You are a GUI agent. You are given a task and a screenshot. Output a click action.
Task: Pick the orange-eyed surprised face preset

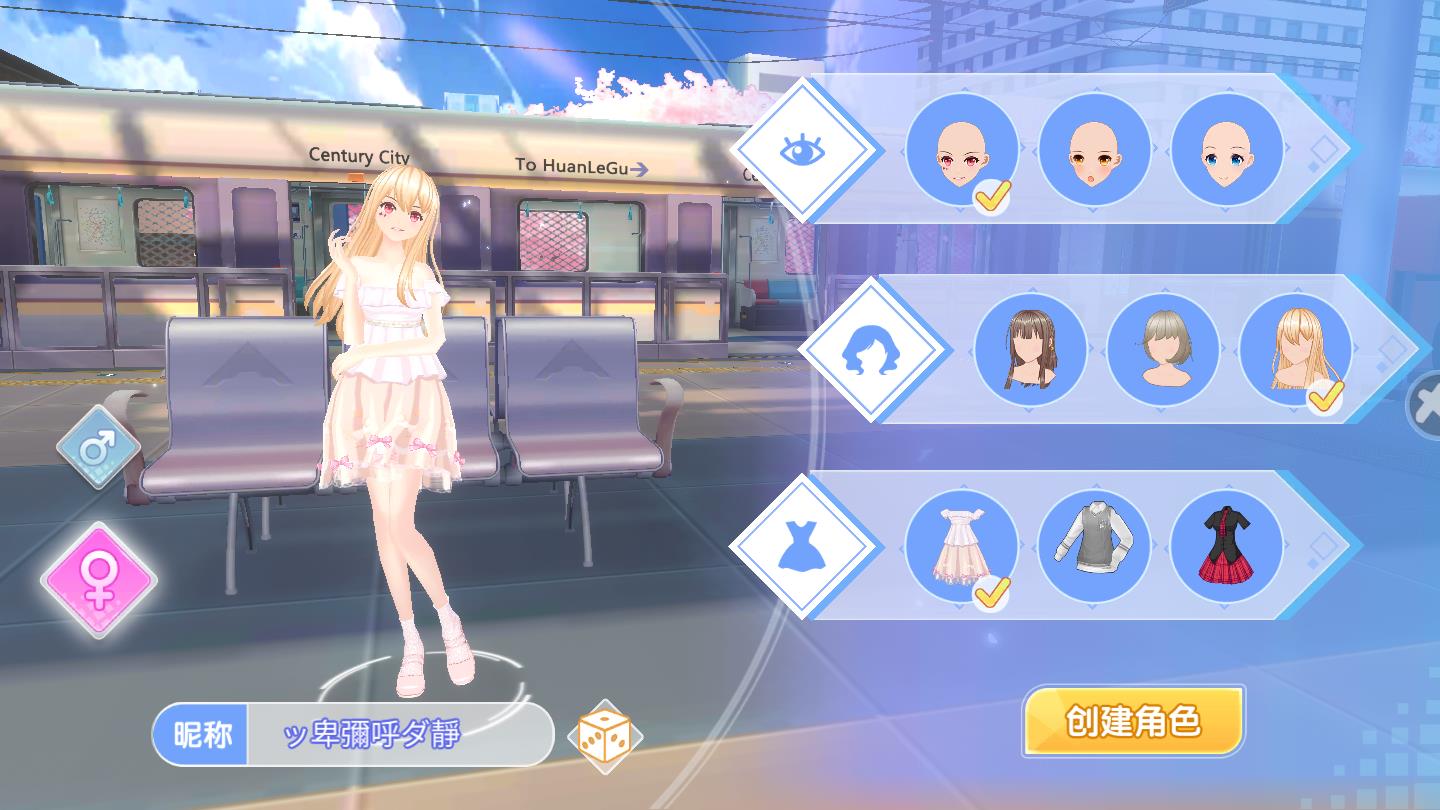click(x=1094, y=150)
